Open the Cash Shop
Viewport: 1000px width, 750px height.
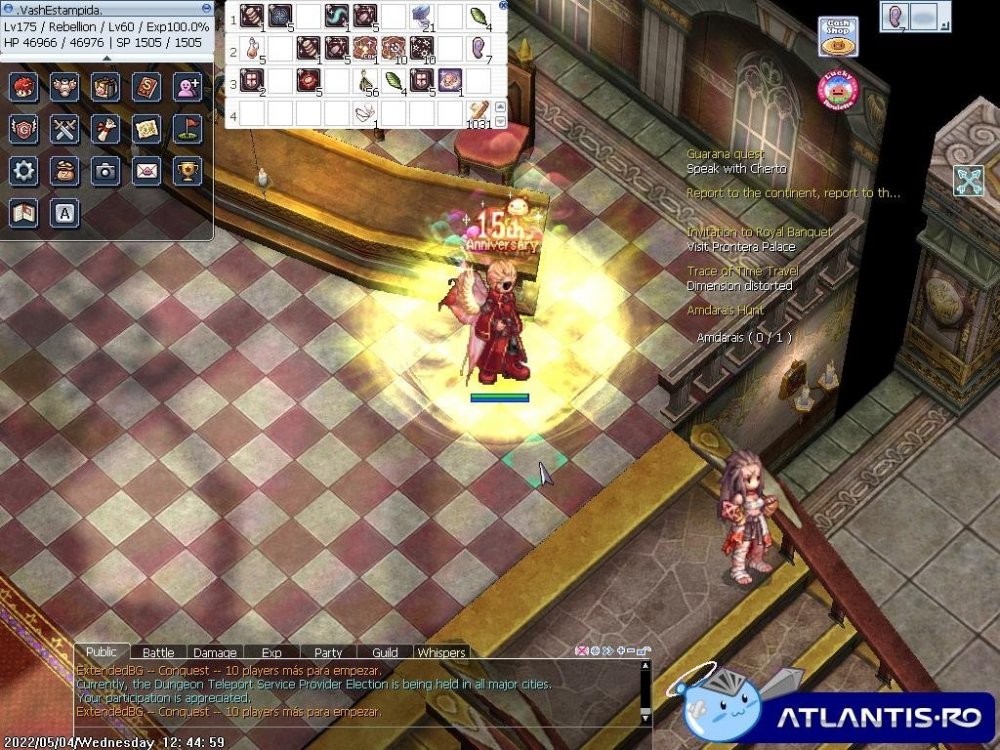(x=836, y=36)
